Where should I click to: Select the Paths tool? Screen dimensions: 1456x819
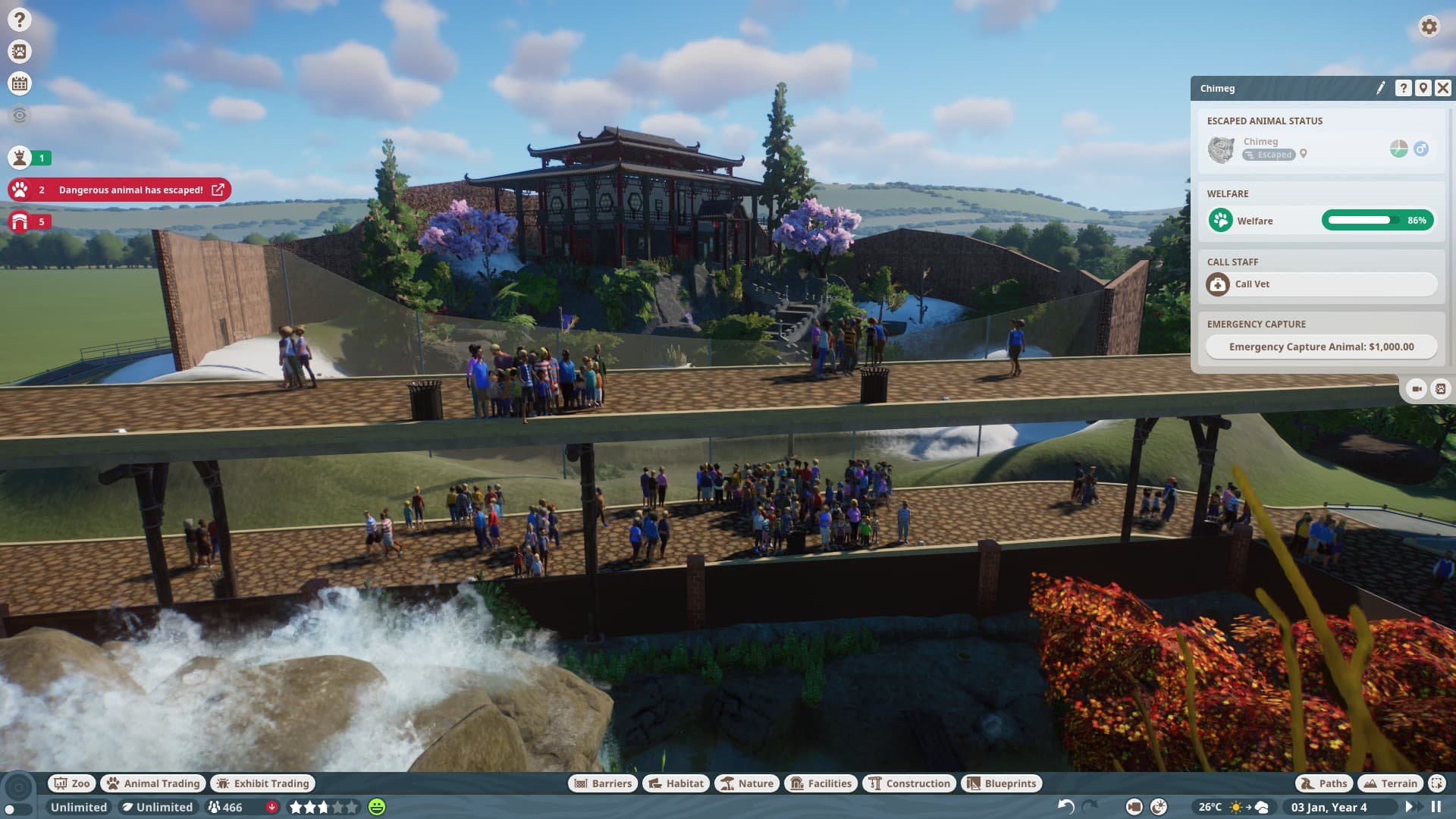1324,783
